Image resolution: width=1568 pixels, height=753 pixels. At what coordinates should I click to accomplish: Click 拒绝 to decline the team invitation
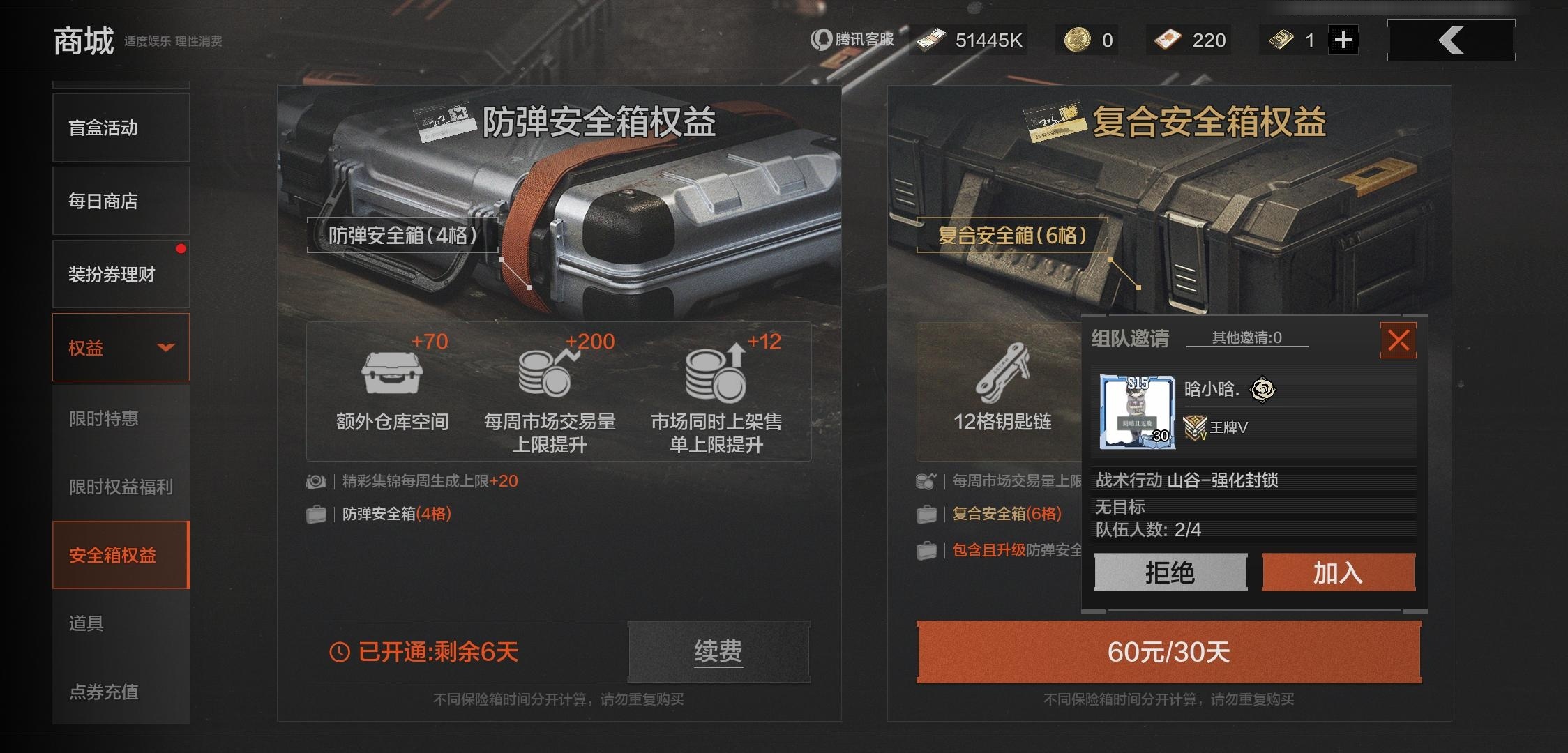coord(1170,572)
